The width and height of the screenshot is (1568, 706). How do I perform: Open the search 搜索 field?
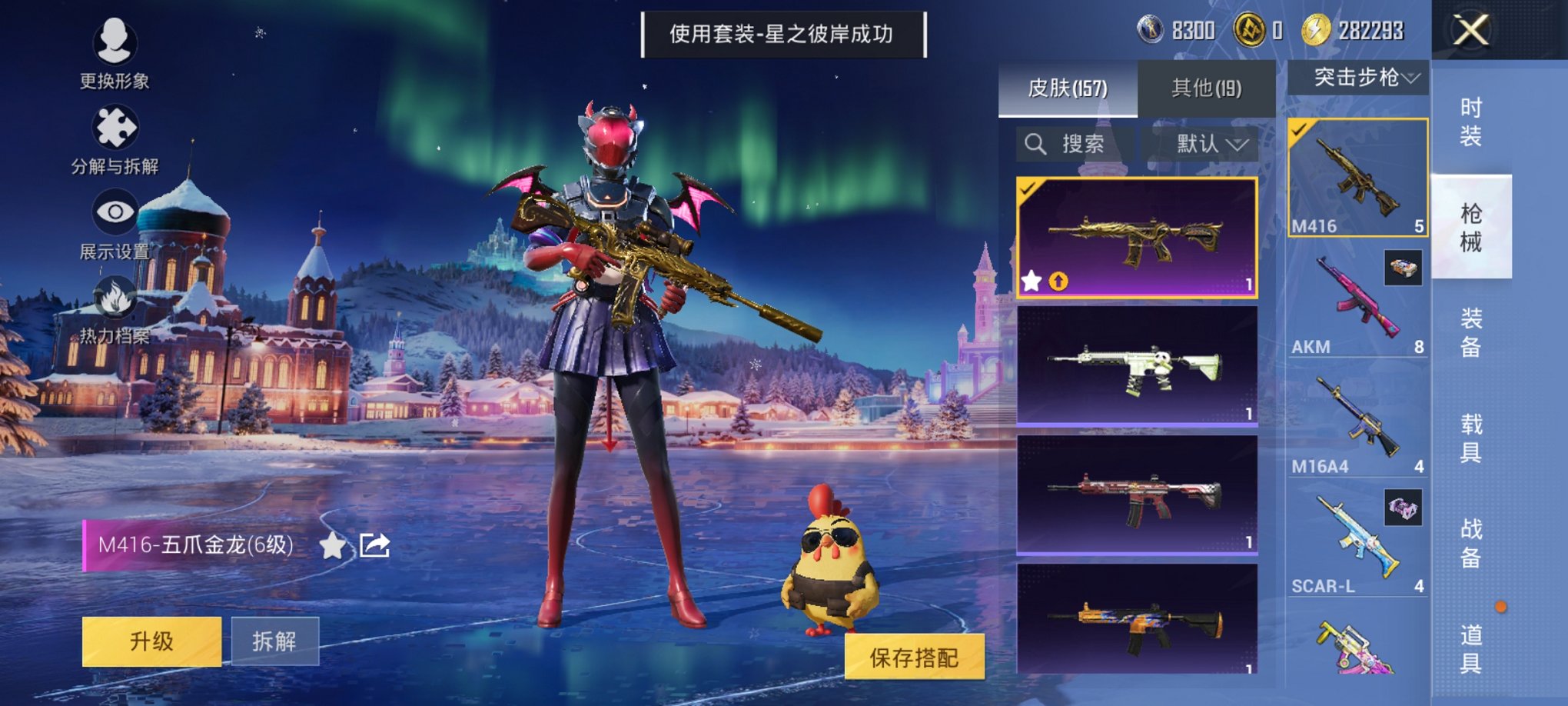point(1068,145)
